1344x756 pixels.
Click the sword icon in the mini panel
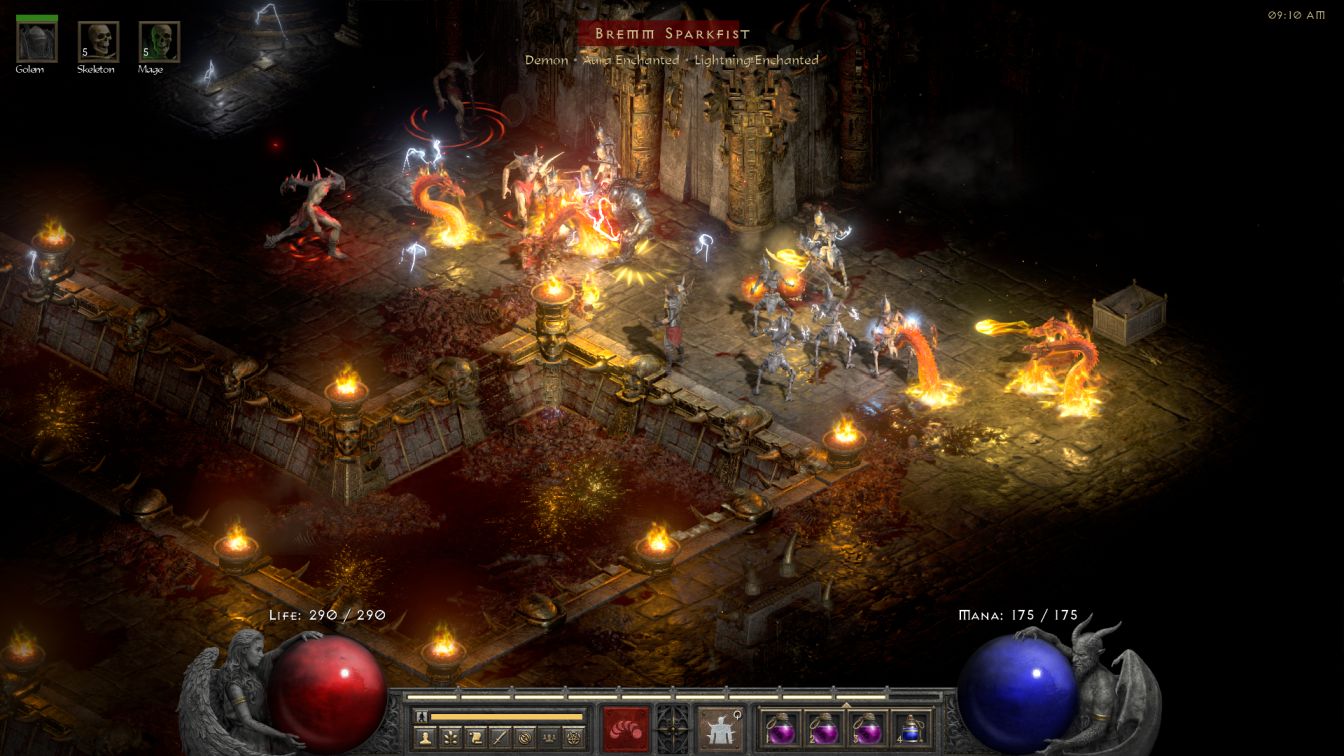pos(499,737)
